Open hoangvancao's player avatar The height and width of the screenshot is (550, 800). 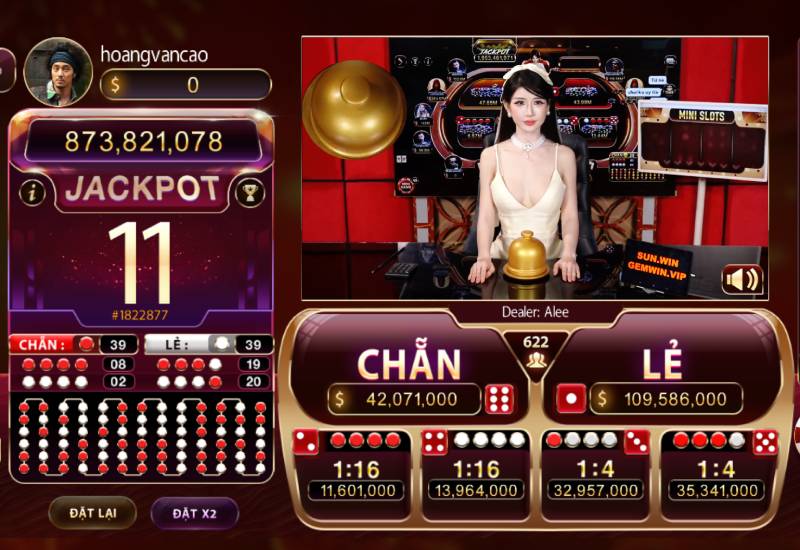pyautogui.click(x=58, y=72)
